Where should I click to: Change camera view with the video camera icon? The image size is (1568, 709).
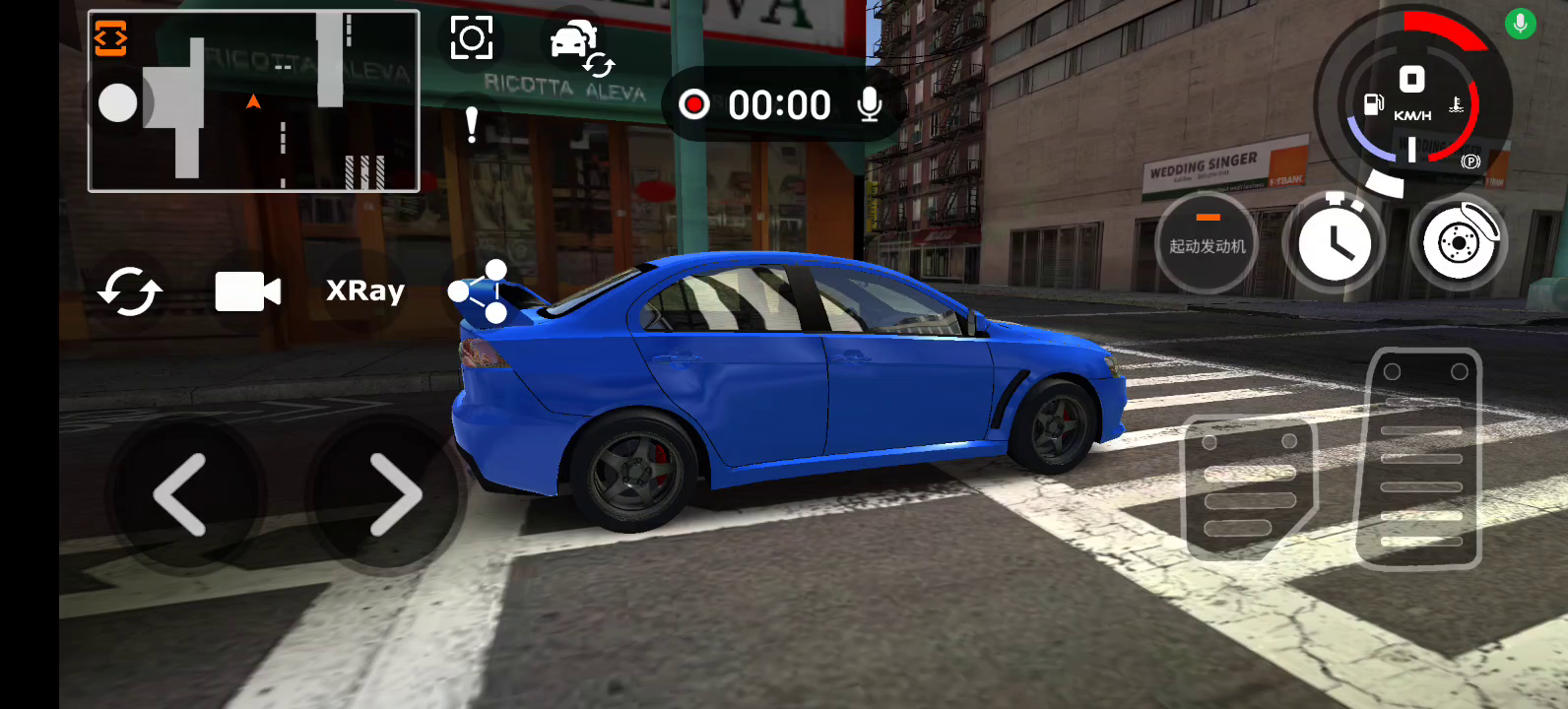click(x=248, y=291)
